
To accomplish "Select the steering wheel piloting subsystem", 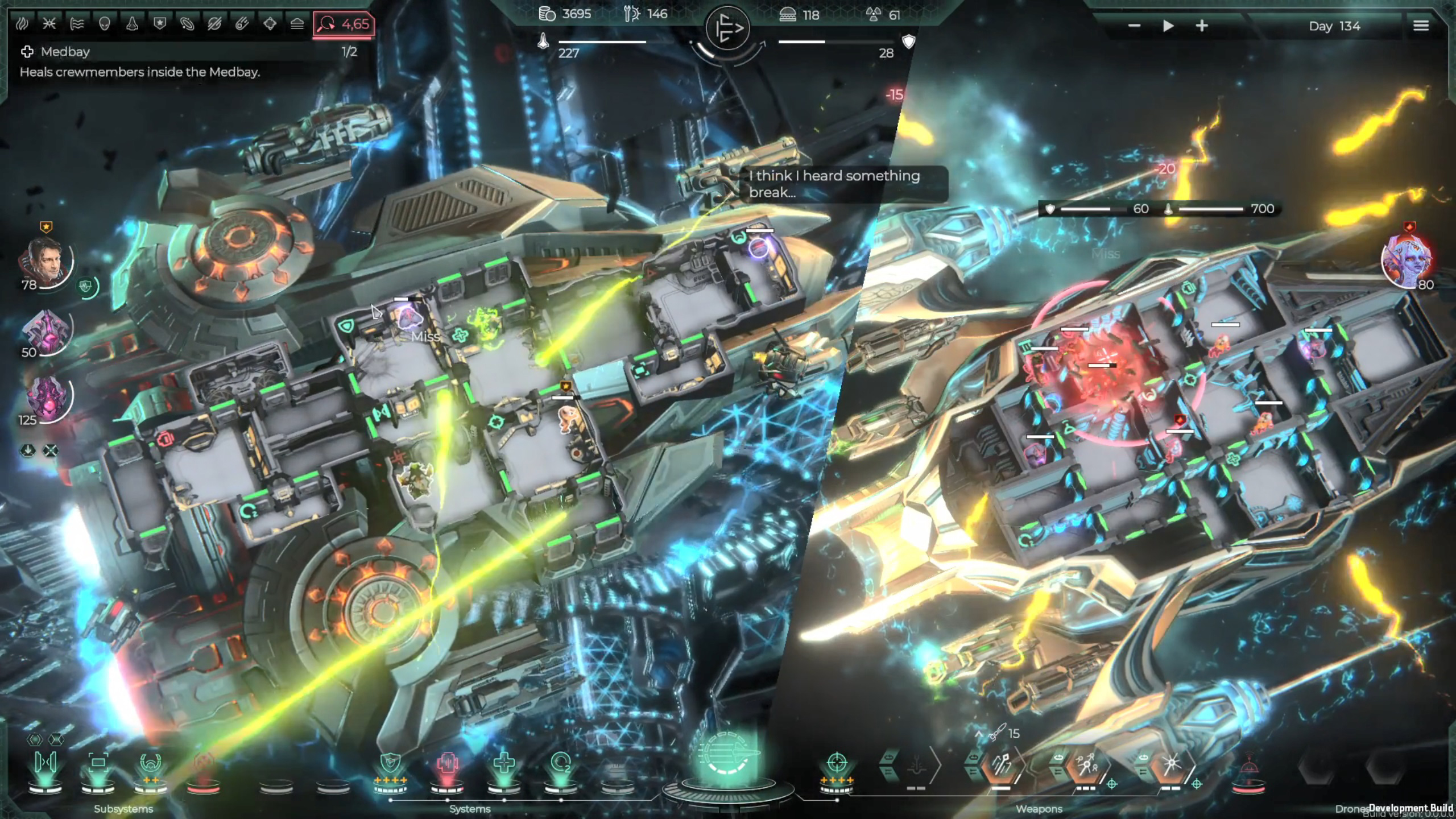I will coord(151,762).
